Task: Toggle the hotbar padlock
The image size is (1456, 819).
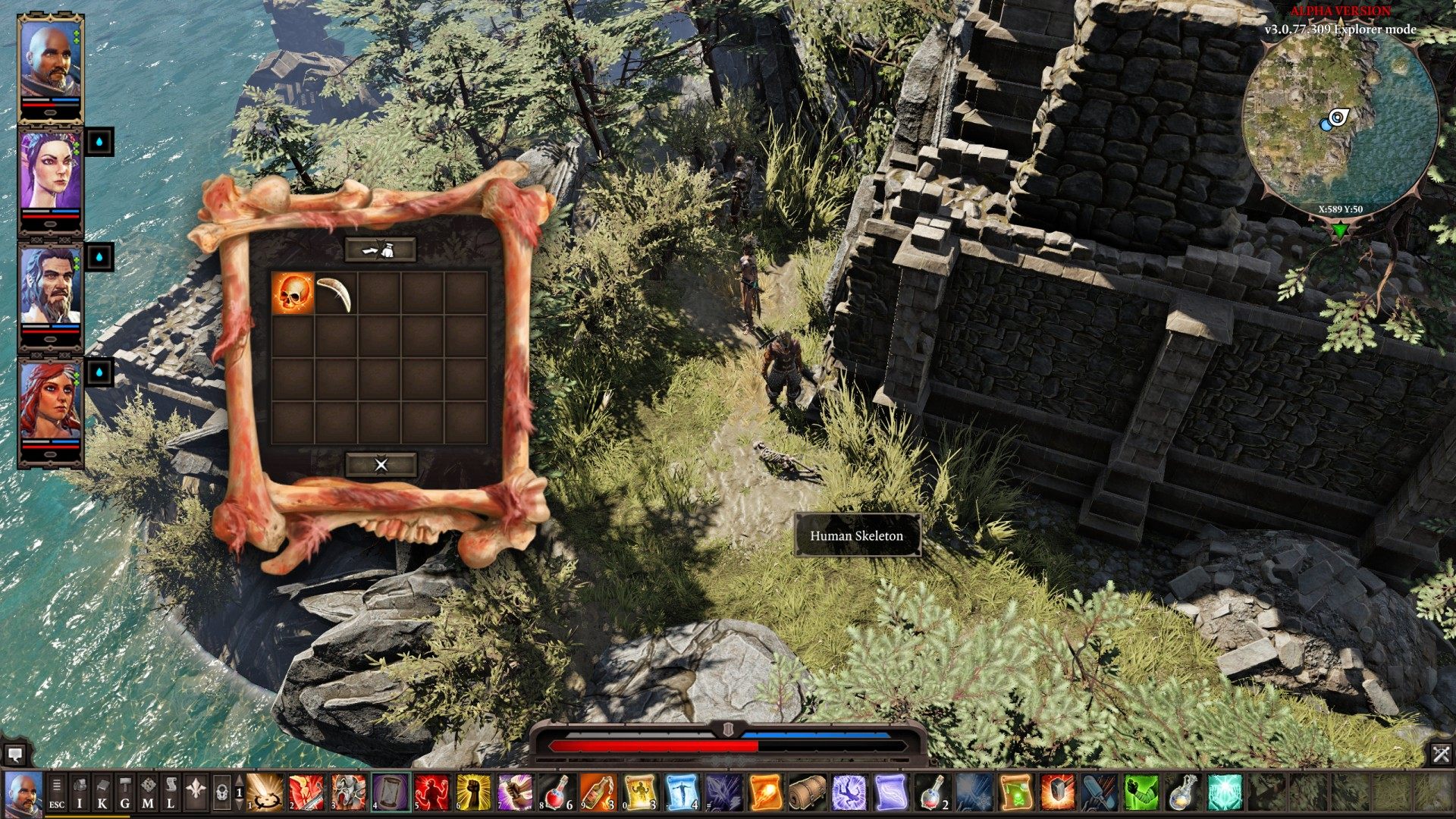Action: (x=221, y=792)
